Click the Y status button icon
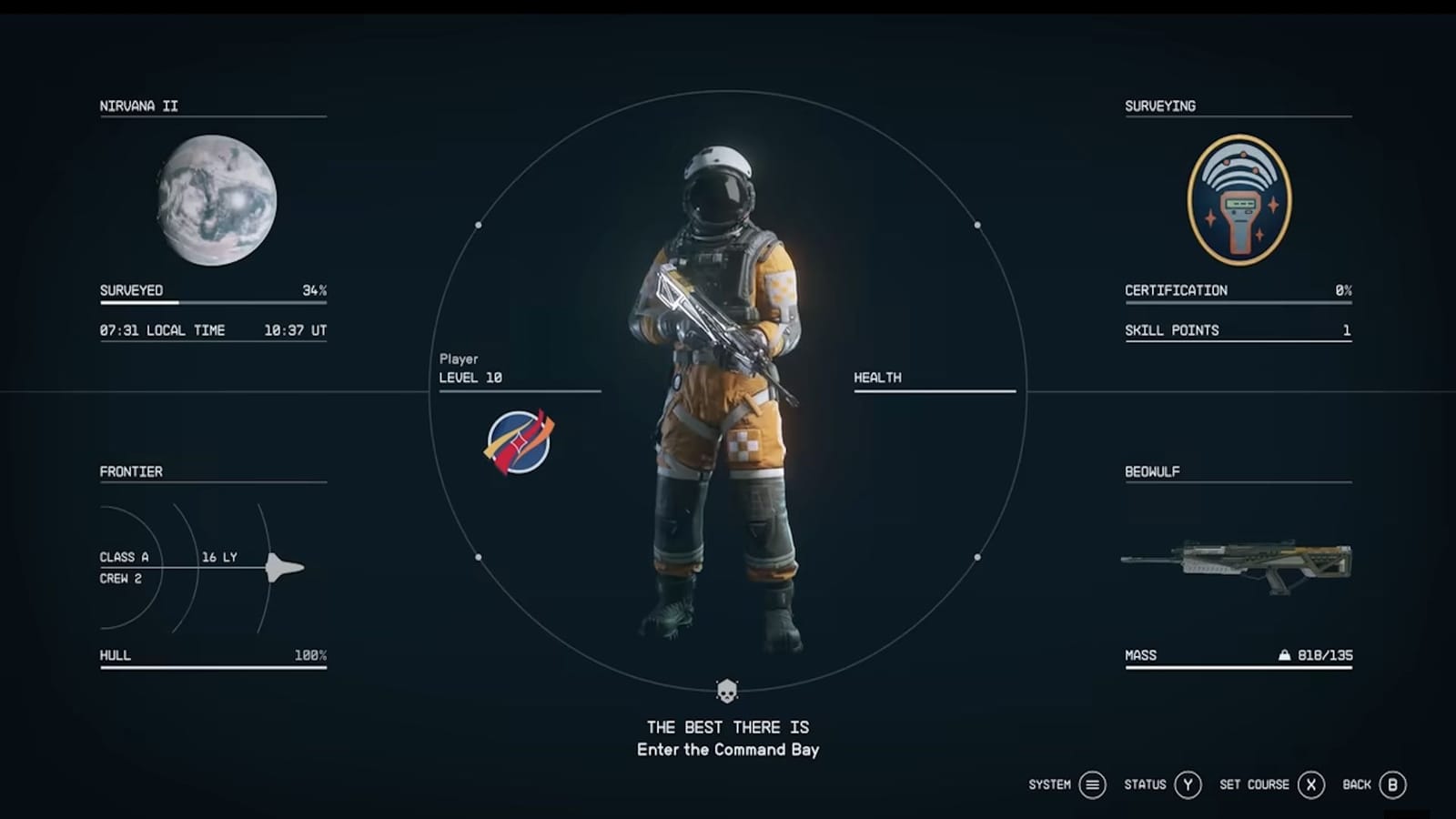This screenshot has height=819, width=1456. 1188,784
